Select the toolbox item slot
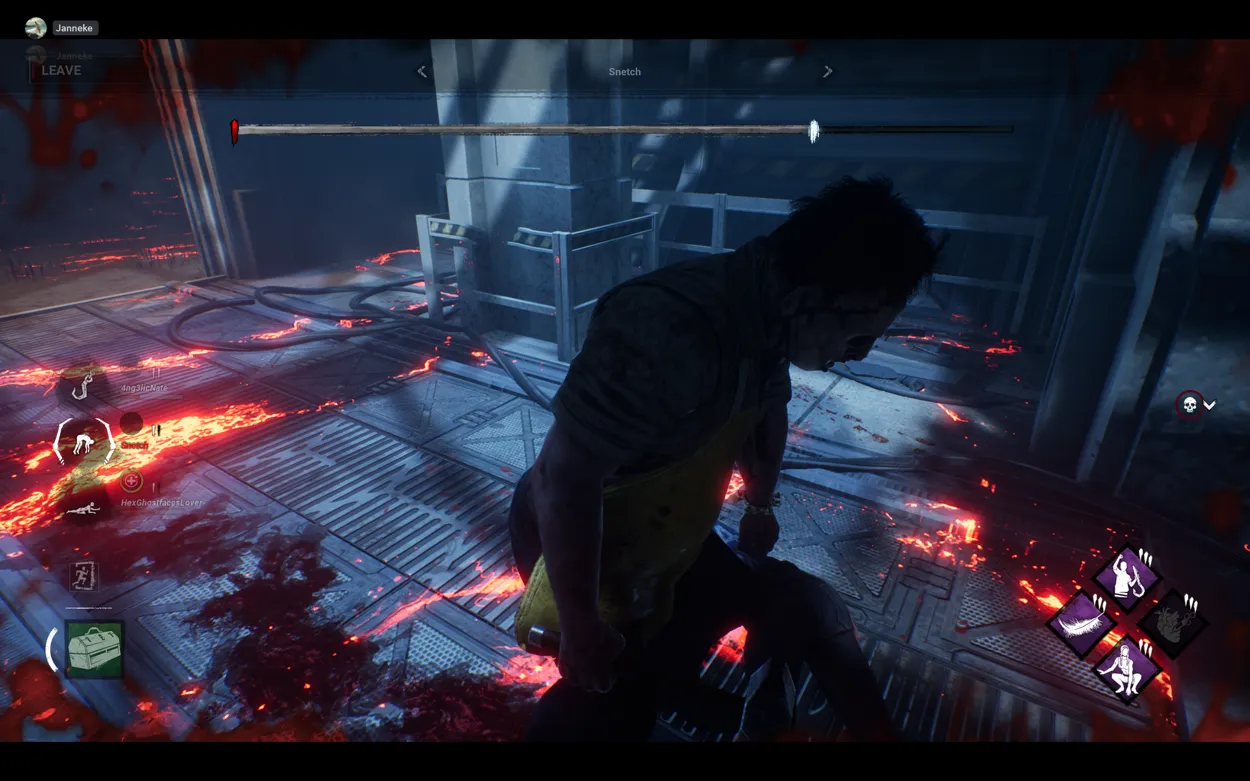Image resolution: width=1250 pixels, height=781 pixels. [x=94, y=649]
